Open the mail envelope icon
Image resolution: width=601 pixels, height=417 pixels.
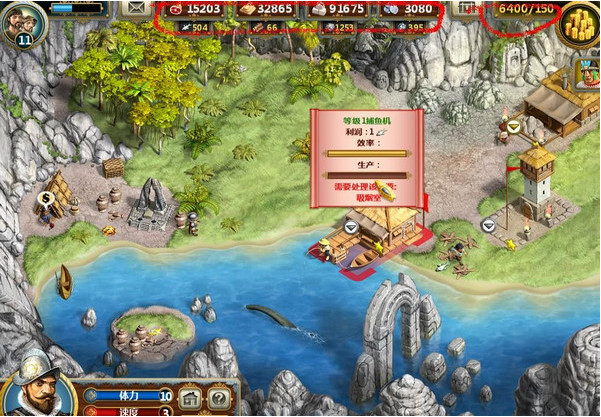[x=133, y=8]
